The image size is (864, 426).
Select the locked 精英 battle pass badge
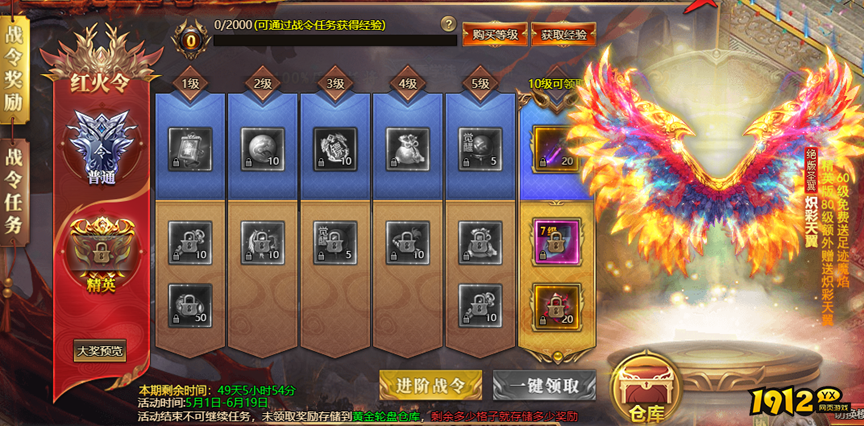point(99,252)
